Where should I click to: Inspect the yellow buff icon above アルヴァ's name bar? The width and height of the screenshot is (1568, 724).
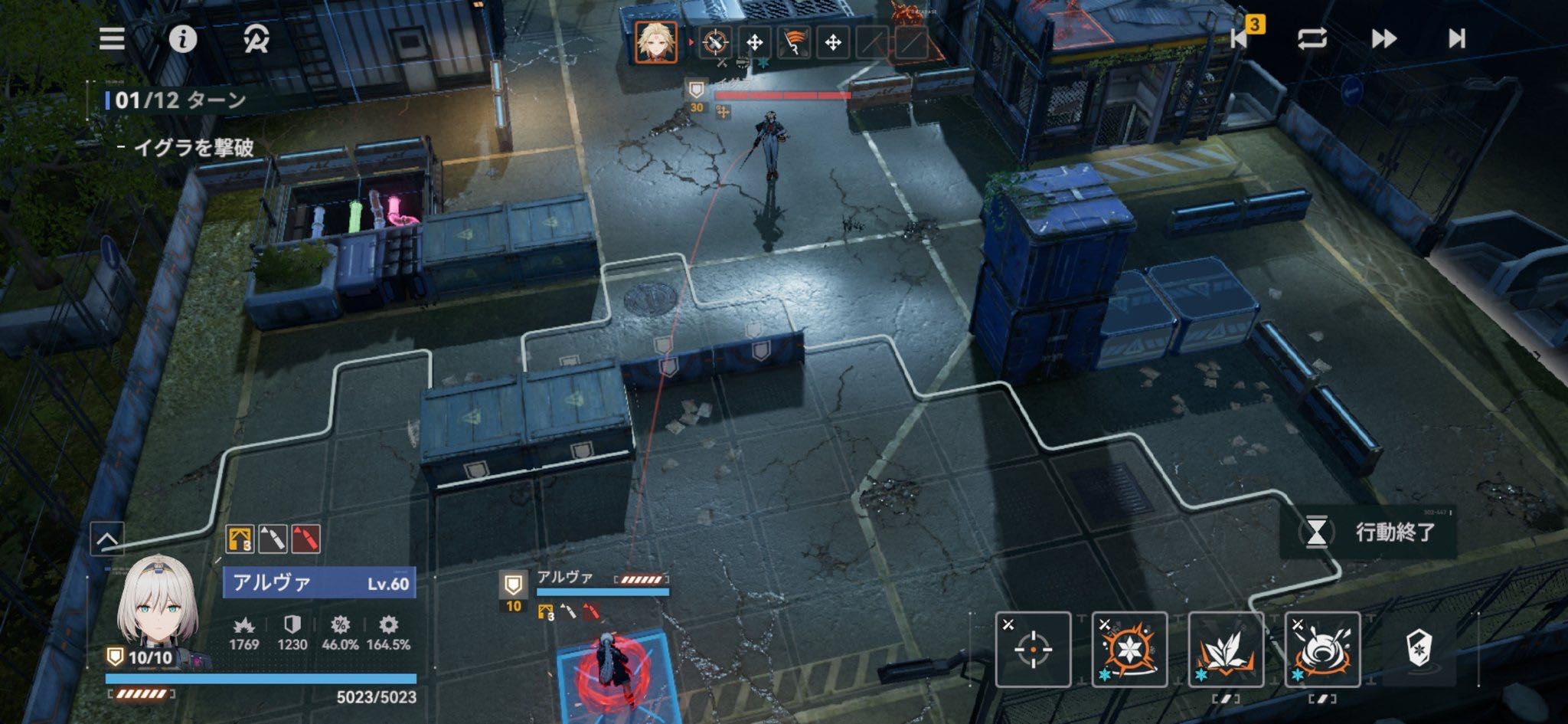240,539
